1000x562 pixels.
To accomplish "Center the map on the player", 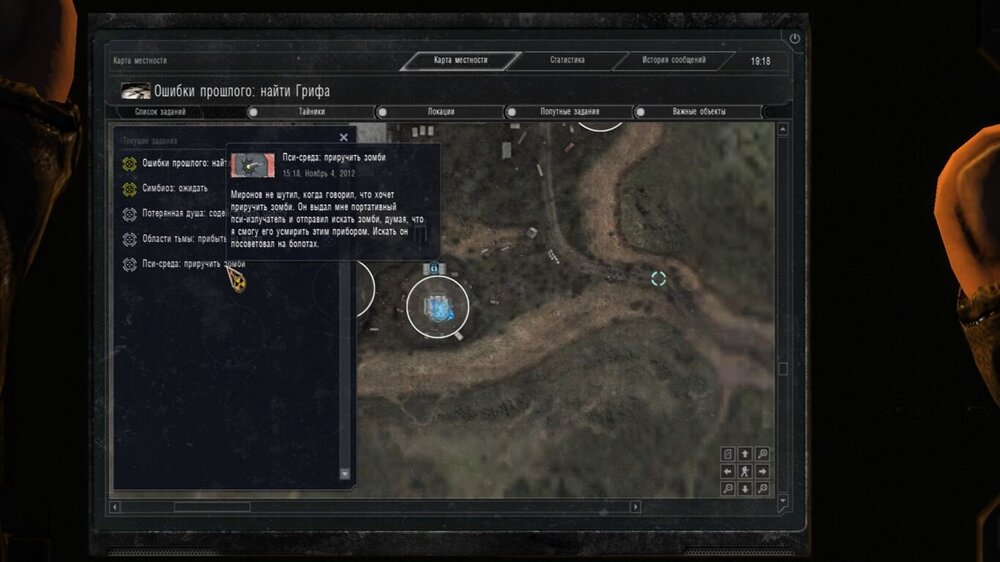I will [x=745, y=471].
